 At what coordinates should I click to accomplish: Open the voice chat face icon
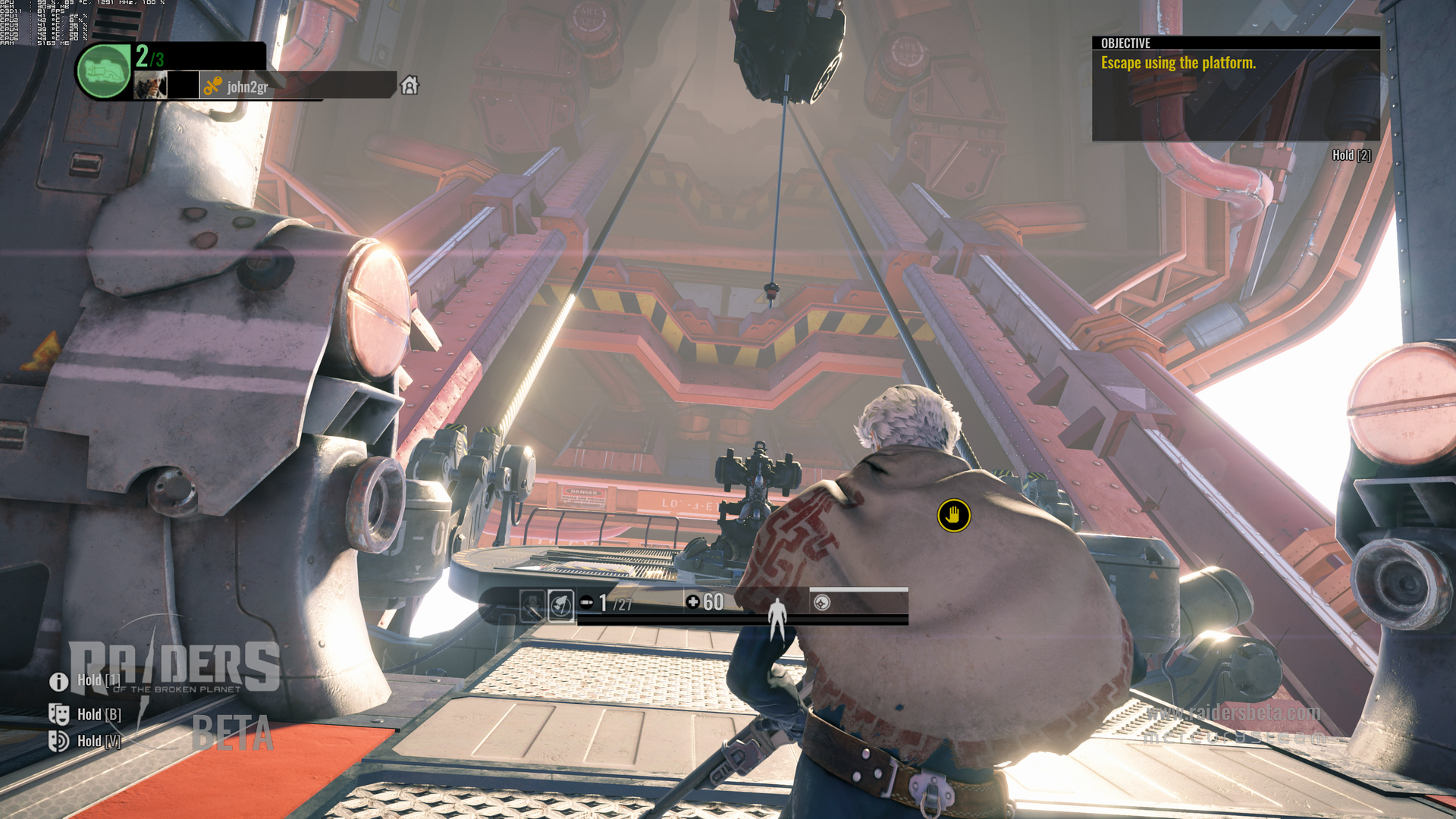click(58, 740)
